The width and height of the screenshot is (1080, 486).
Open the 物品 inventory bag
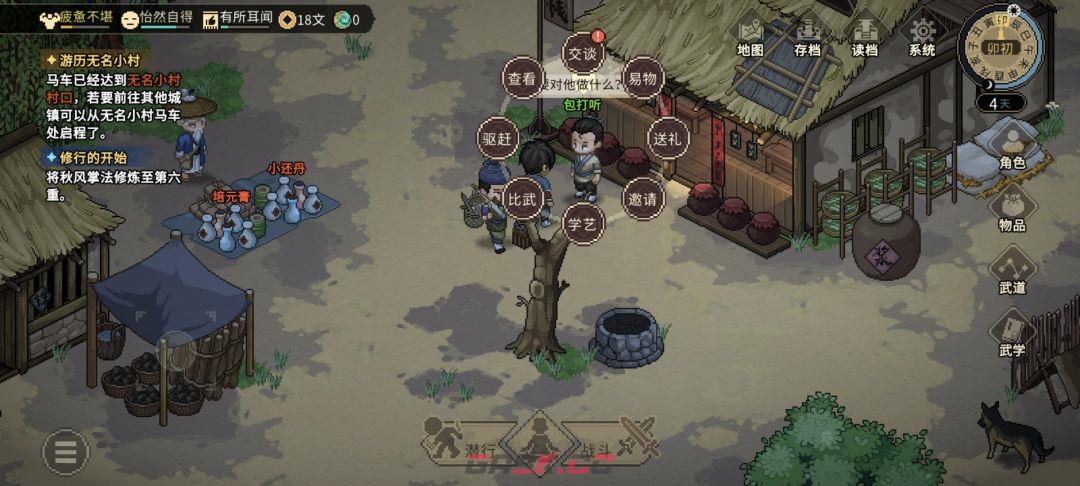1011,209
